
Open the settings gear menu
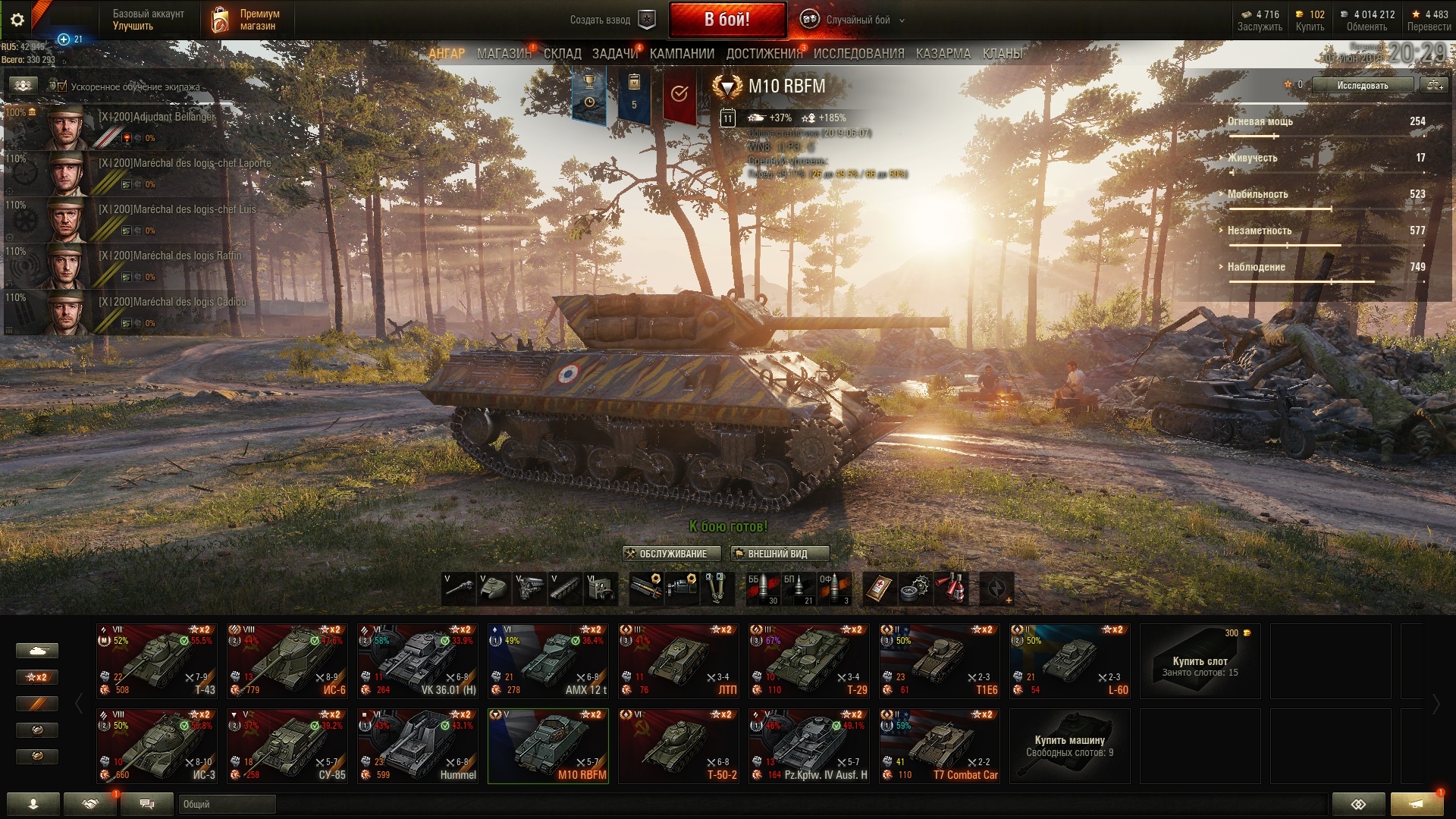(x=17, y=20)
